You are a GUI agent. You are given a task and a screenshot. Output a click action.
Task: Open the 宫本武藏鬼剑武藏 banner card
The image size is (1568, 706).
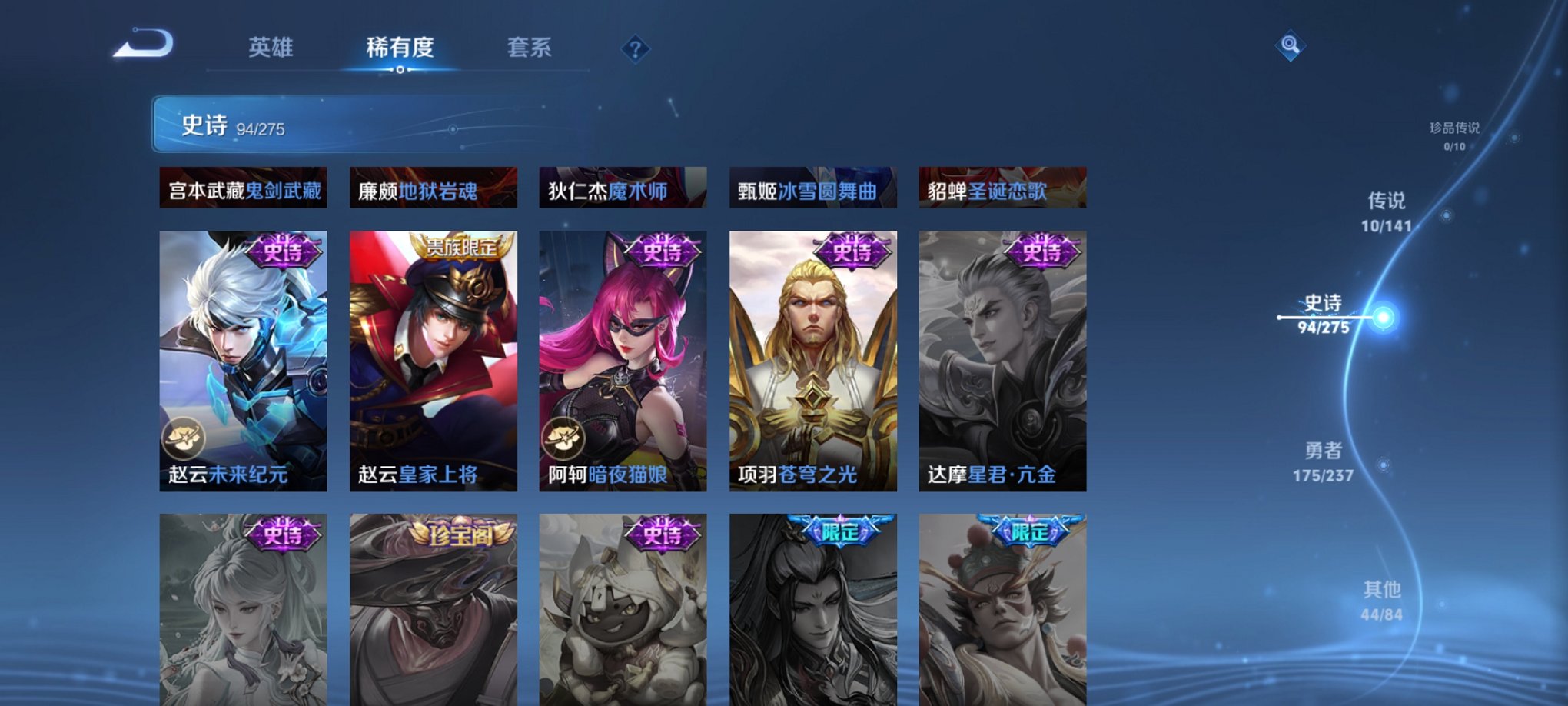[244, 188]
